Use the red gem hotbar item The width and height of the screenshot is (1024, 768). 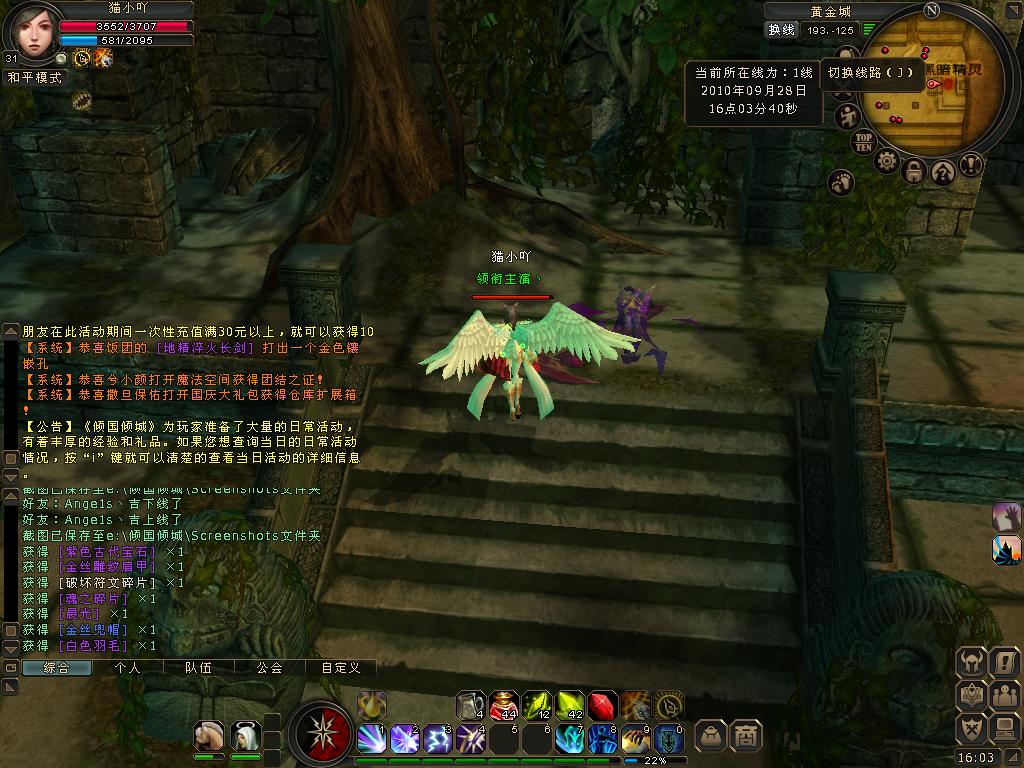602,706
